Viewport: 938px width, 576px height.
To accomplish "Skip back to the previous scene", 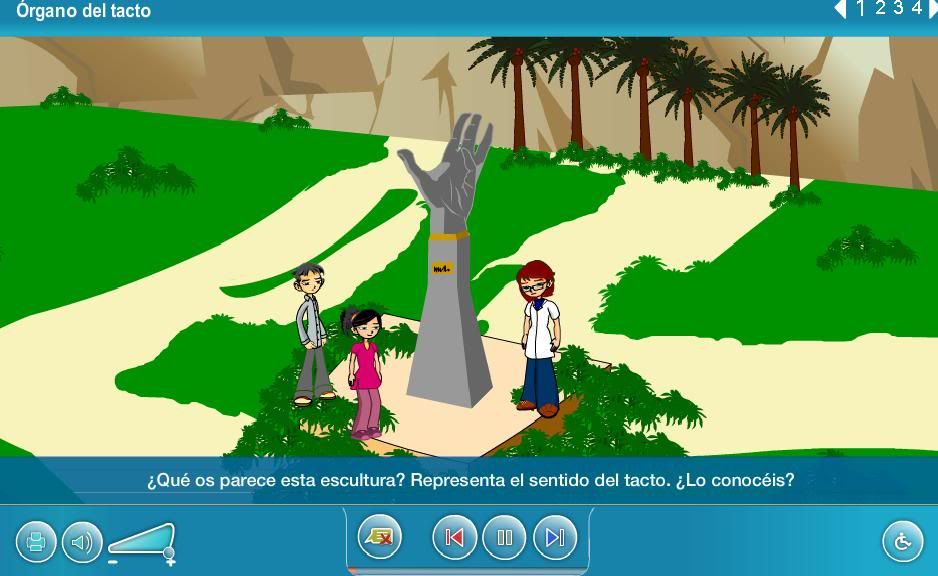I will tap(454, 538).
